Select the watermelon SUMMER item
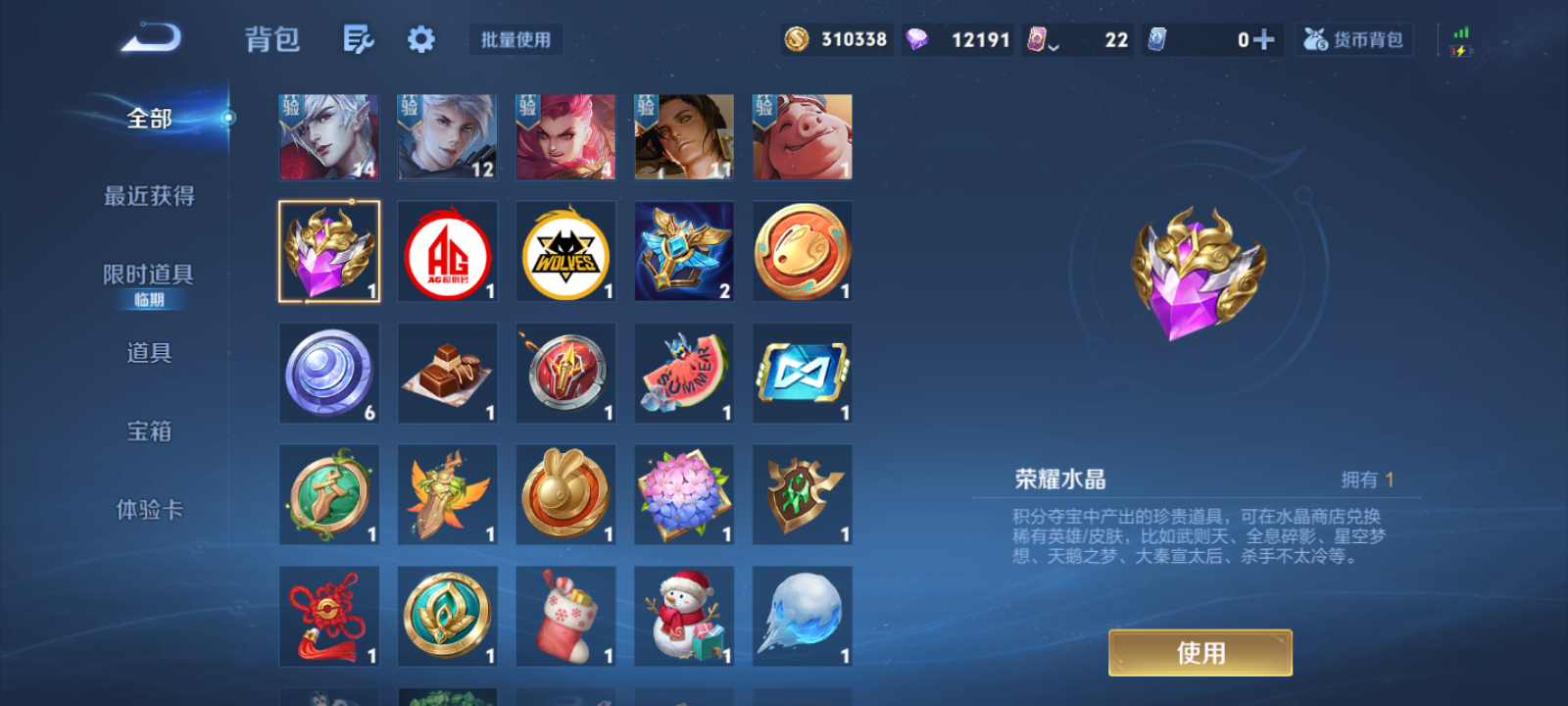1568x706 pixels. [x=684, y=372]
